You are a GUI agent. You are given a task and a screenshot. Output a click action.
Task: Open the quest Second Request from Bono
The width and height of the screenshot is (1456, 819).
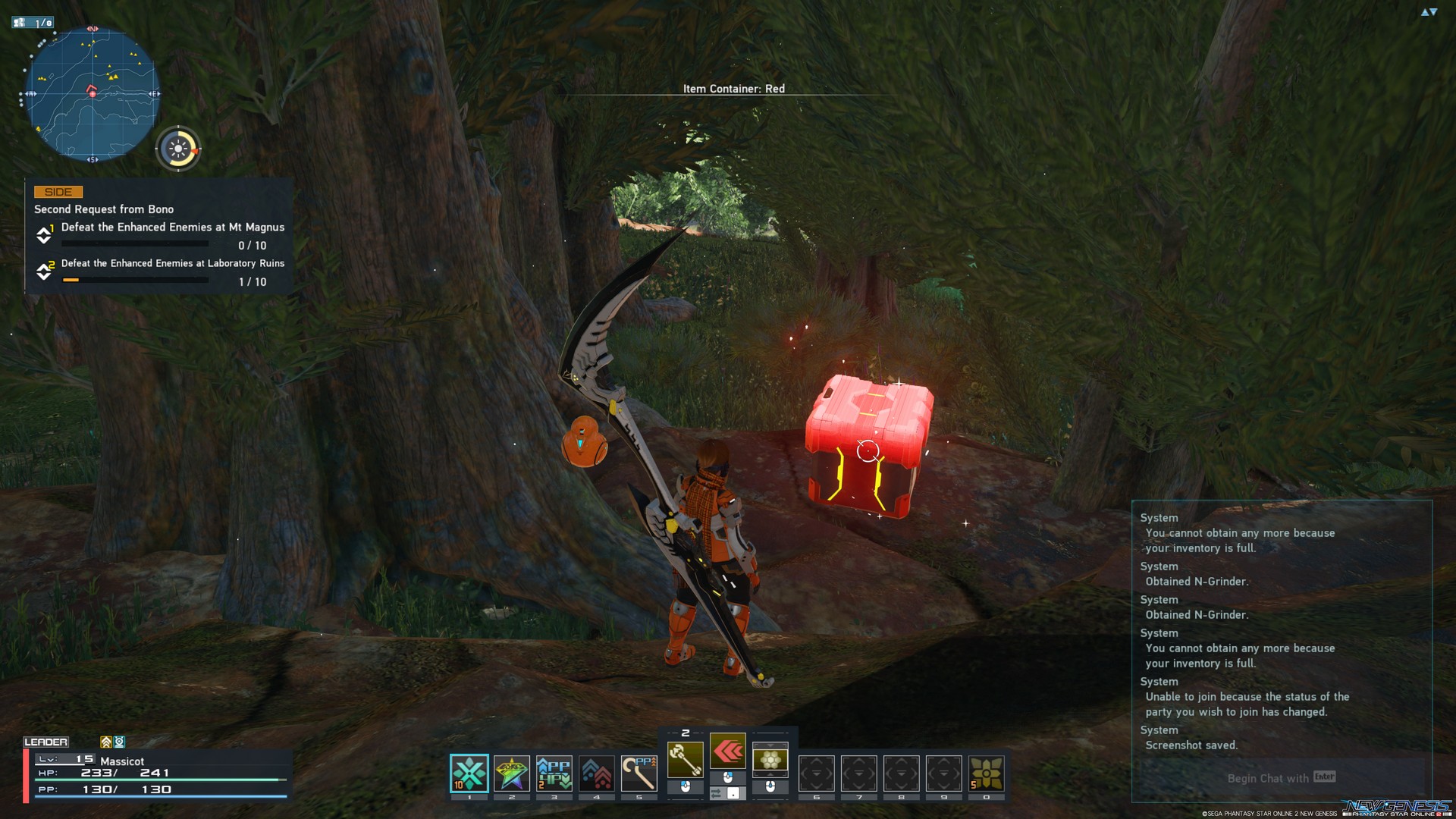103,209
